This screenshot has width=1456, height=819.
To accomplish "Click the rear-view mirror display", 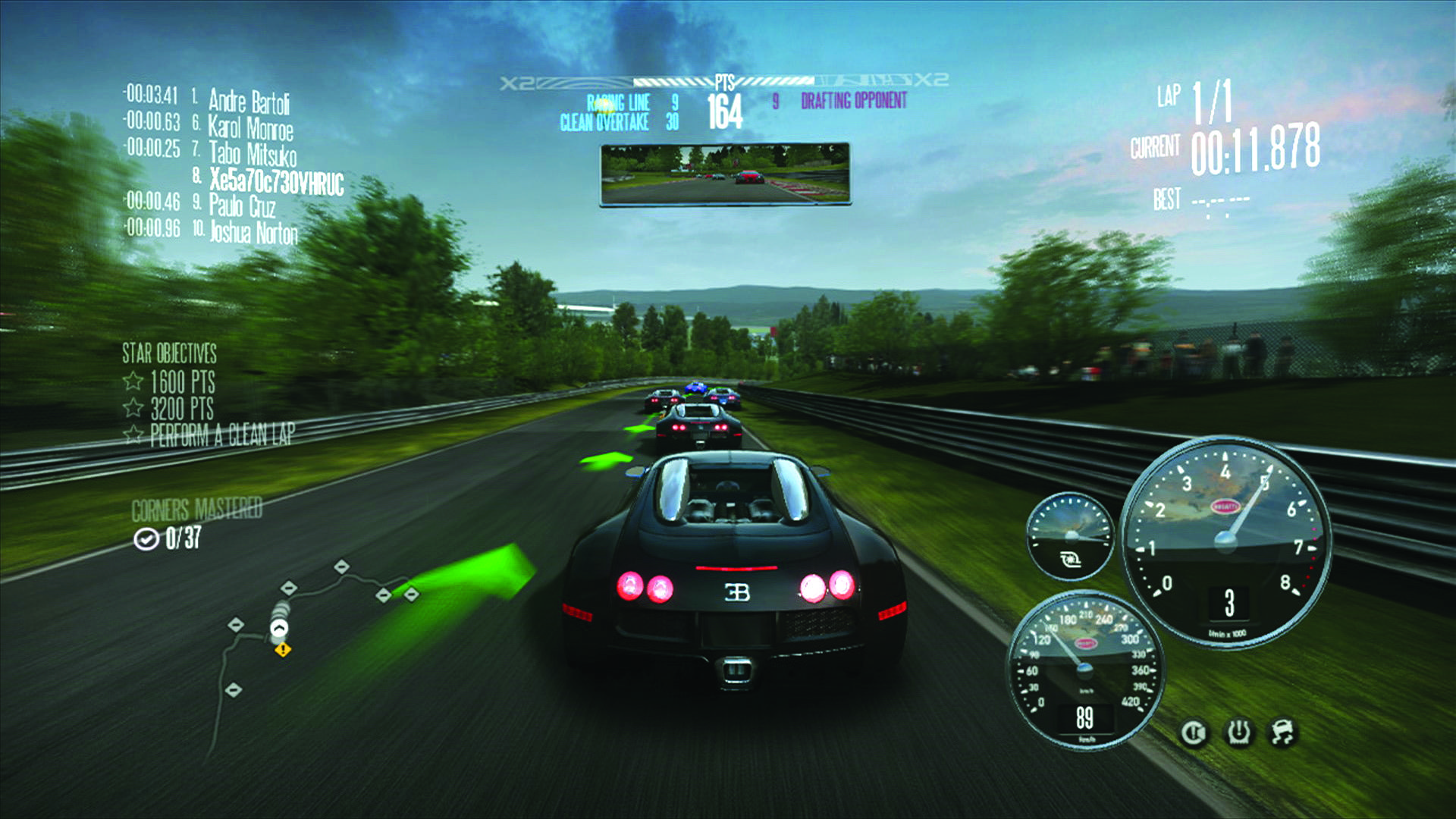I will 726,175.
